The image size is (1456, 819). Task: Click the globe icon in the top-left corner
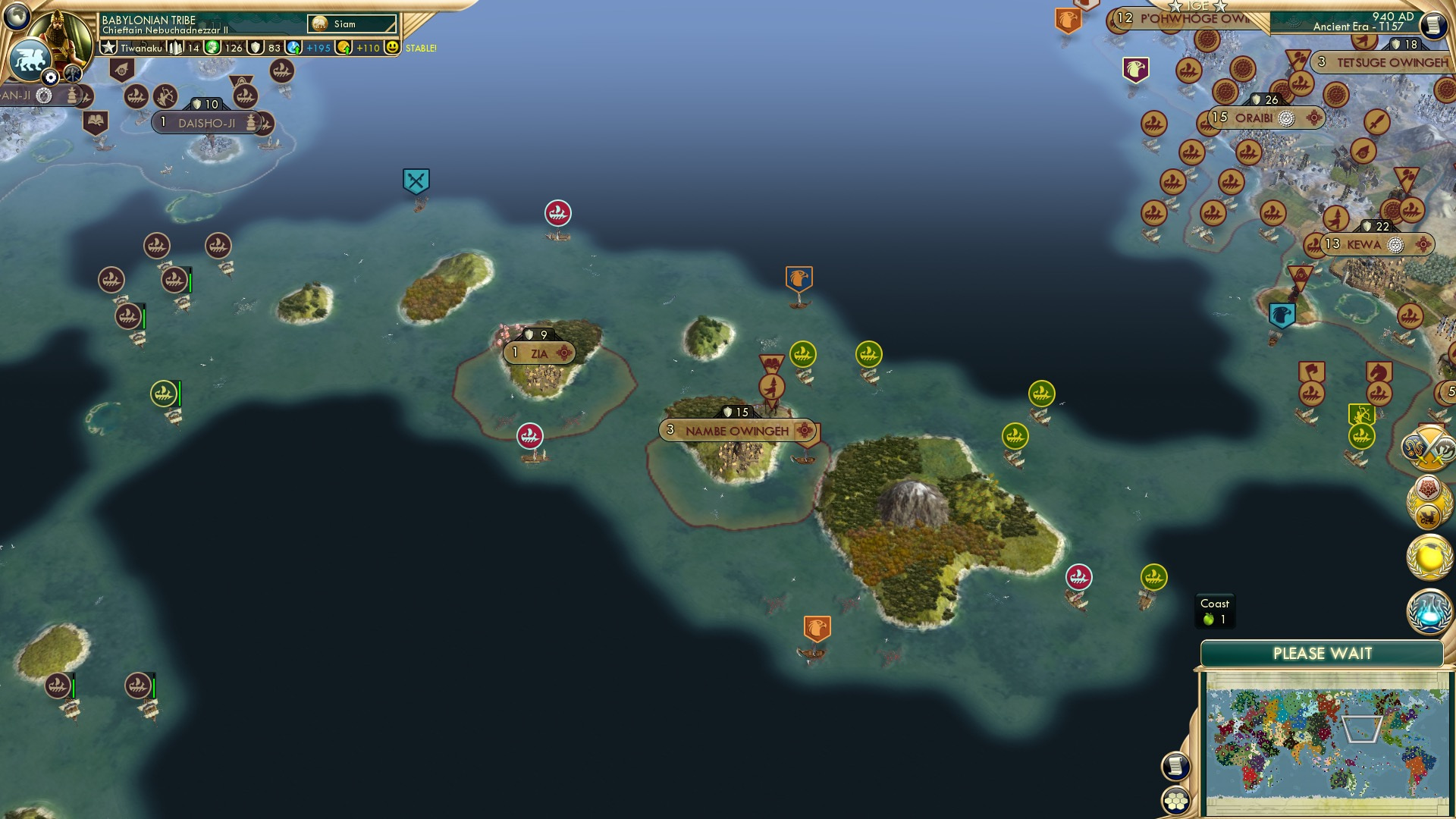point(17,17)
